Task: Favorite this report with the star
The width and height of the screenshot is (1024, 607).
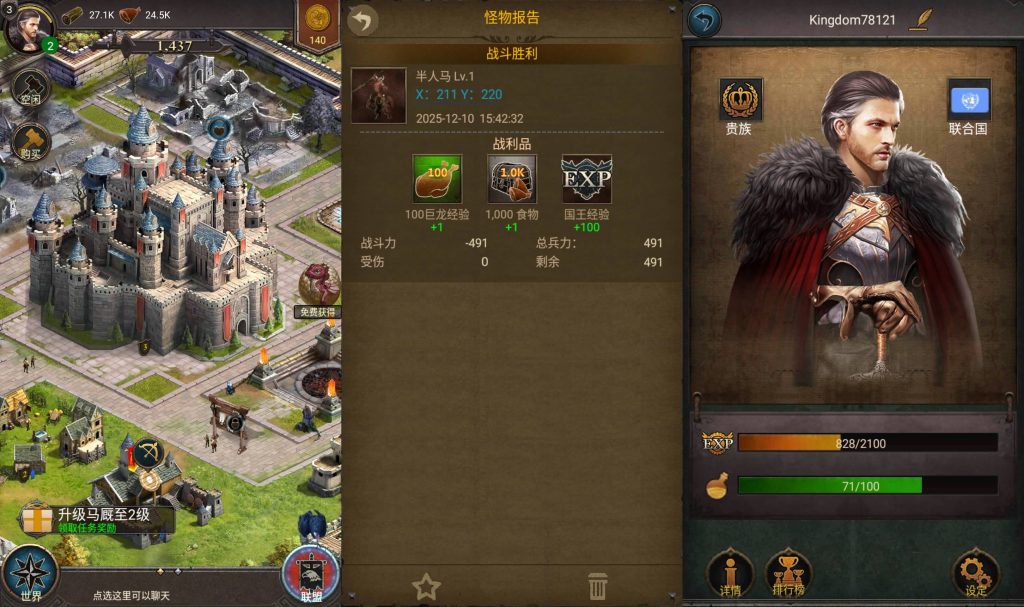Action: [x=427, y=586]
